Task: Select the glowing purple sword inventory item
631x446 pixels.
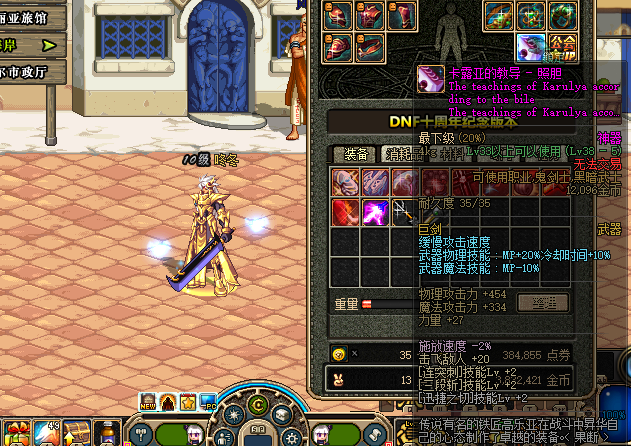Action: (376, 212)
